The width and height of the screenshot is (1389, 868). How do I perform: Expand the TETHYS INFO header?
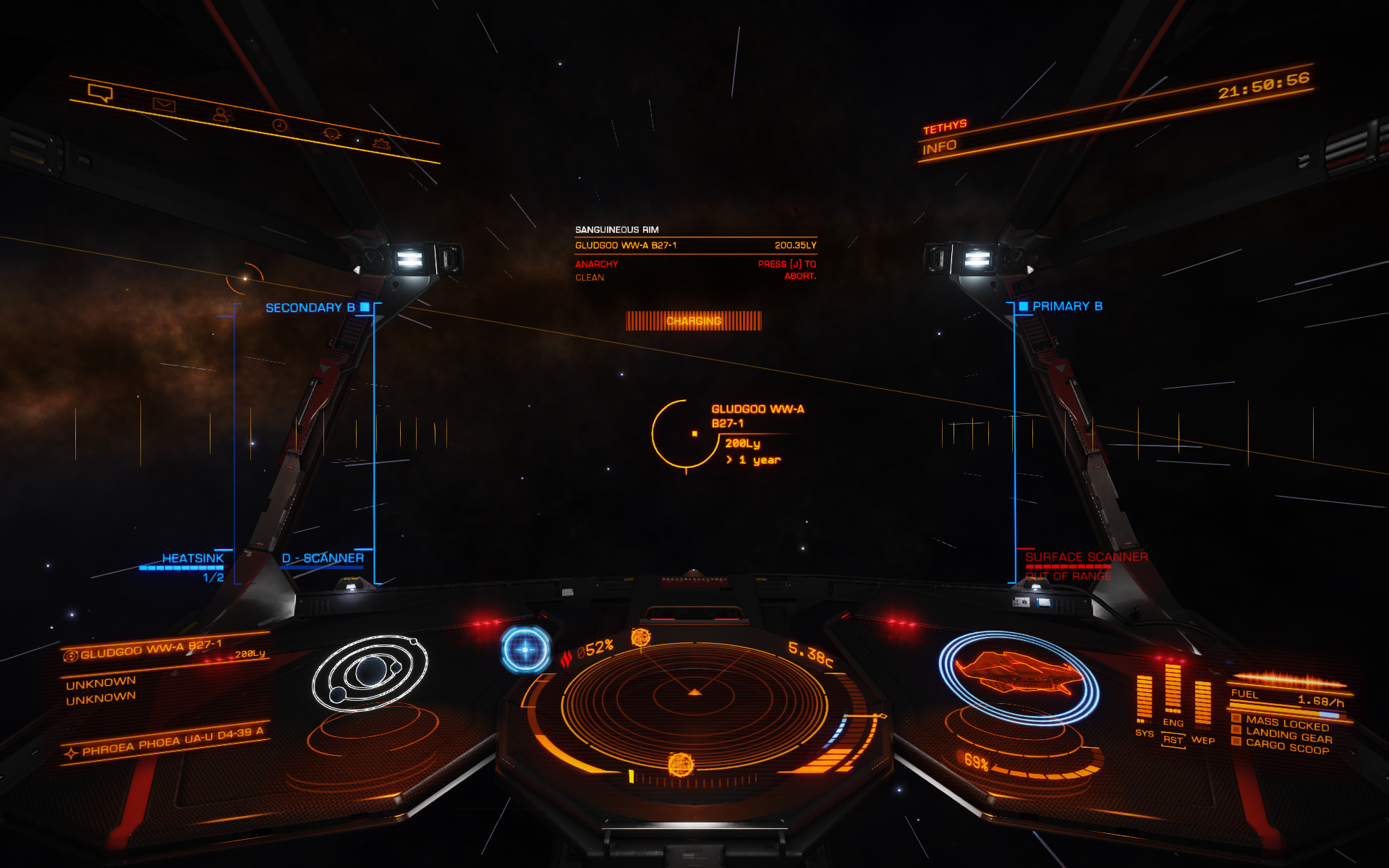pyautogui.click(x=944, y=137)
